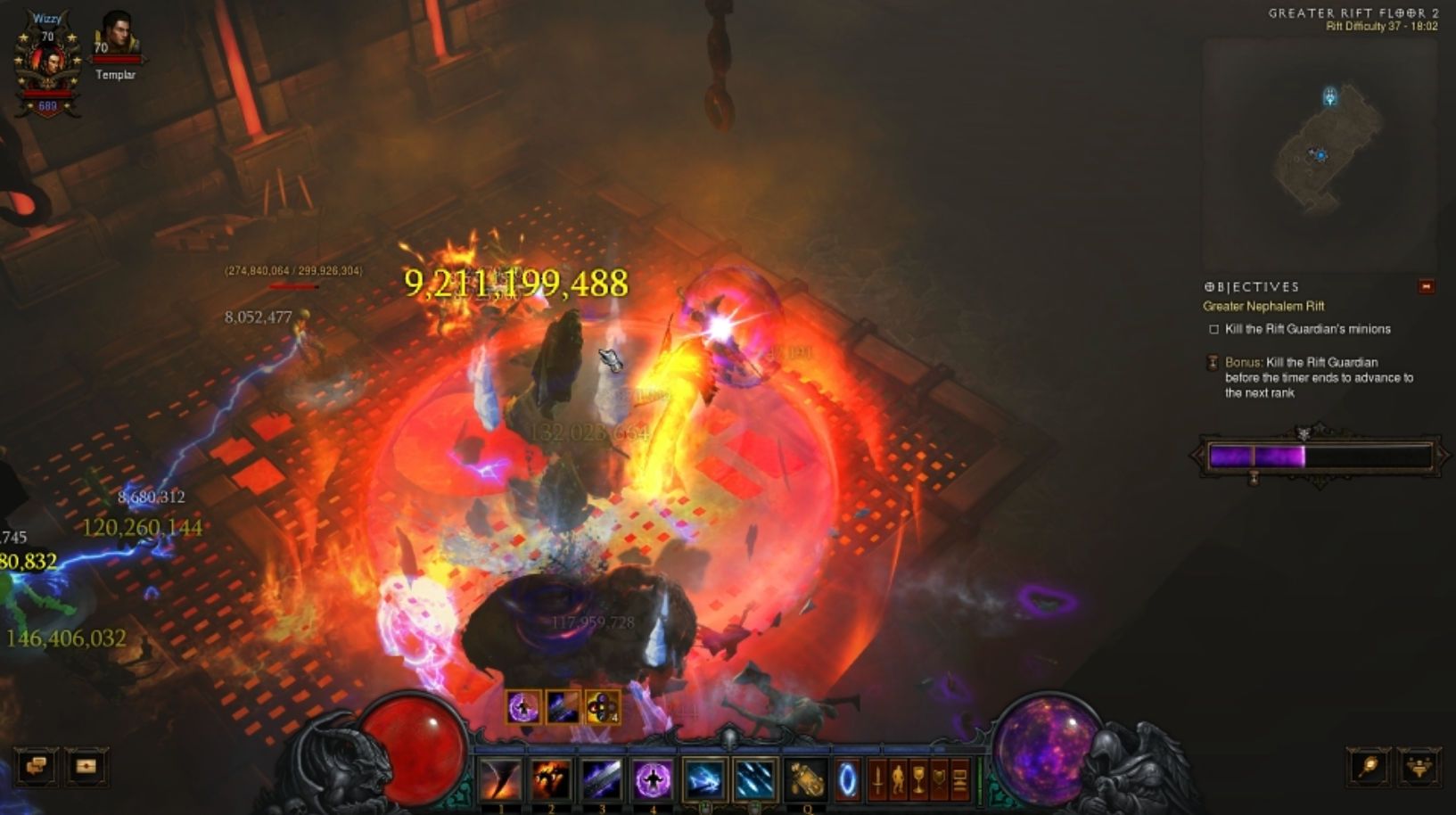Open the social friends list button
The image size is (1456, 815).
[1419, 766]
